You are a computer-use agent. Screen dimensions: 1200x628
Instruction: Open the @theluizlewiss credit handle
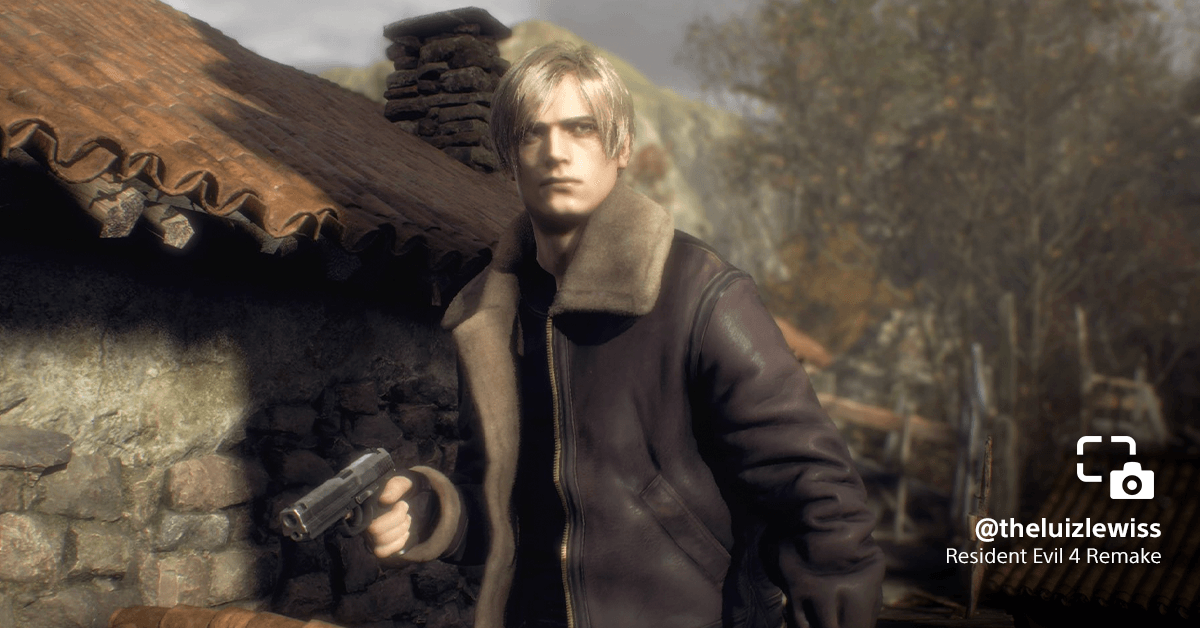tap(1068, 529)
